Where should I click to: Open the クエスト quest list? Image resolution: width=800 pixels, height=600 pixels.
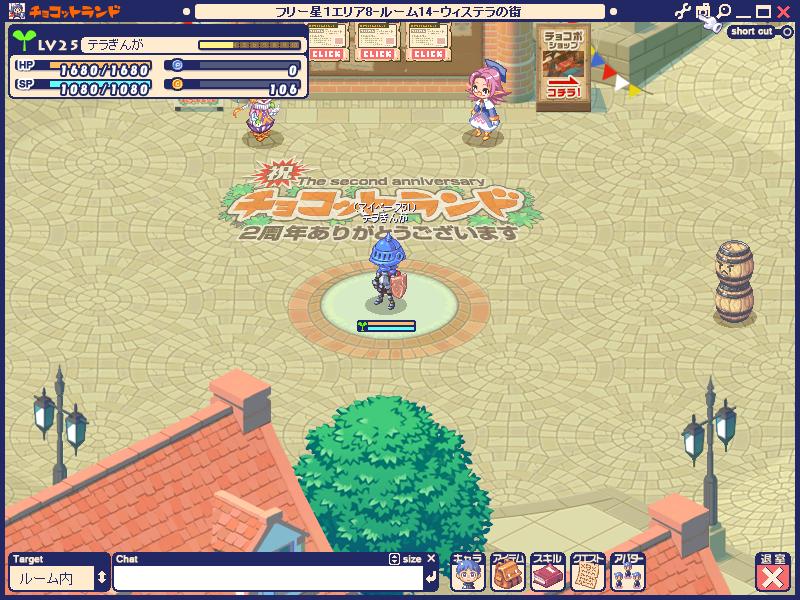(x=588, y=573)
